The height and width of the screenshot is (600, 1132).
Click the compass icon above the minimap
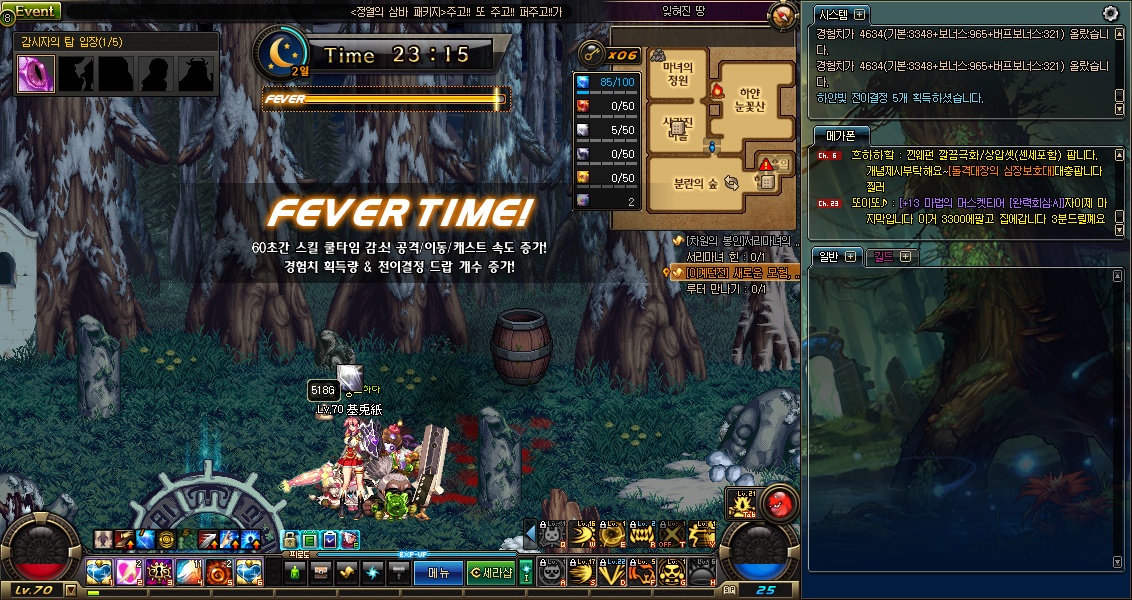782,15
